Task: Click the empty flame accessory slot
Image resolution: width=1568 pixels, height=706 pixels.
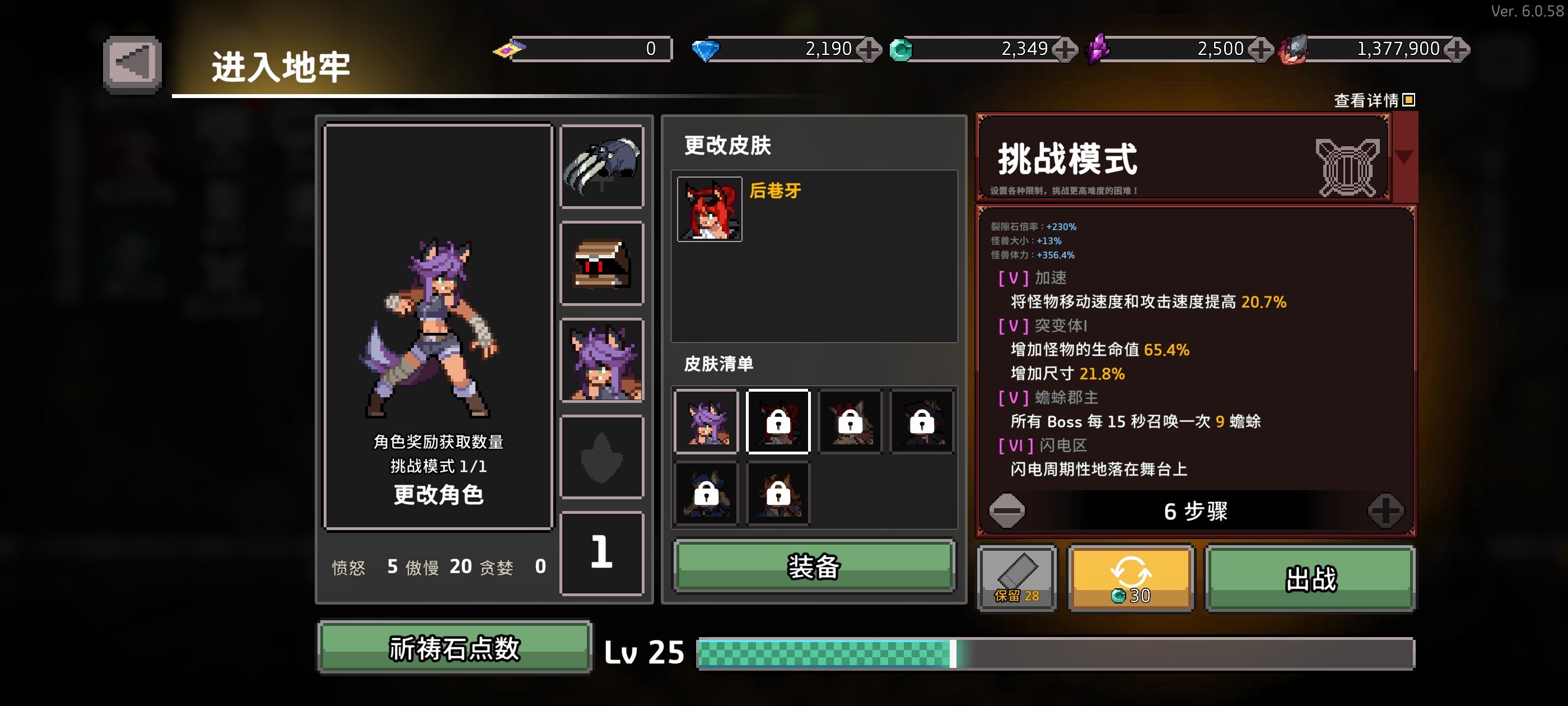Action: (x=602, y=457)
